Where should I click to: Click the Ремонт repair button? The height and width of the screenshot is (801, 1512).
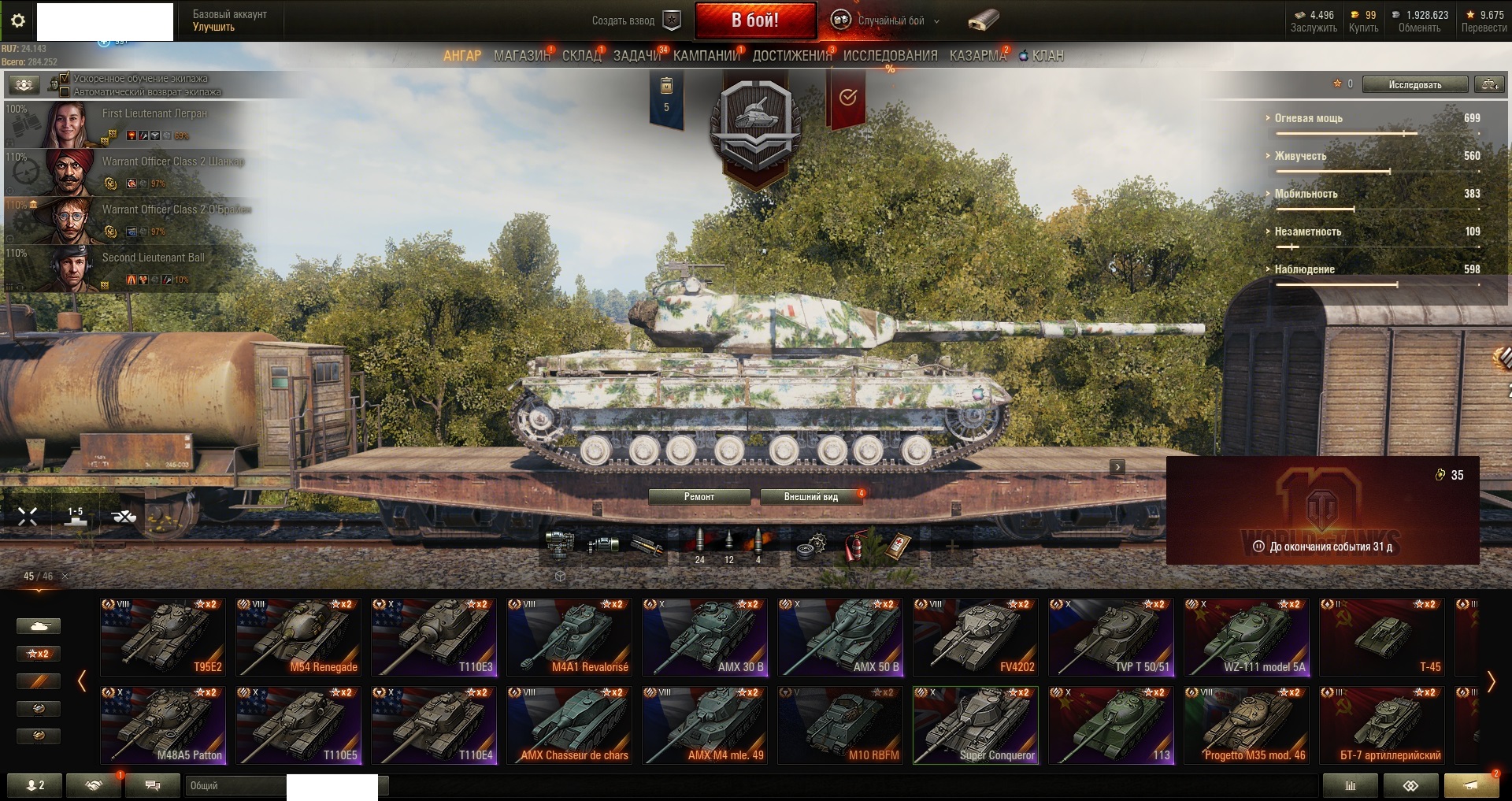(699, 497)
